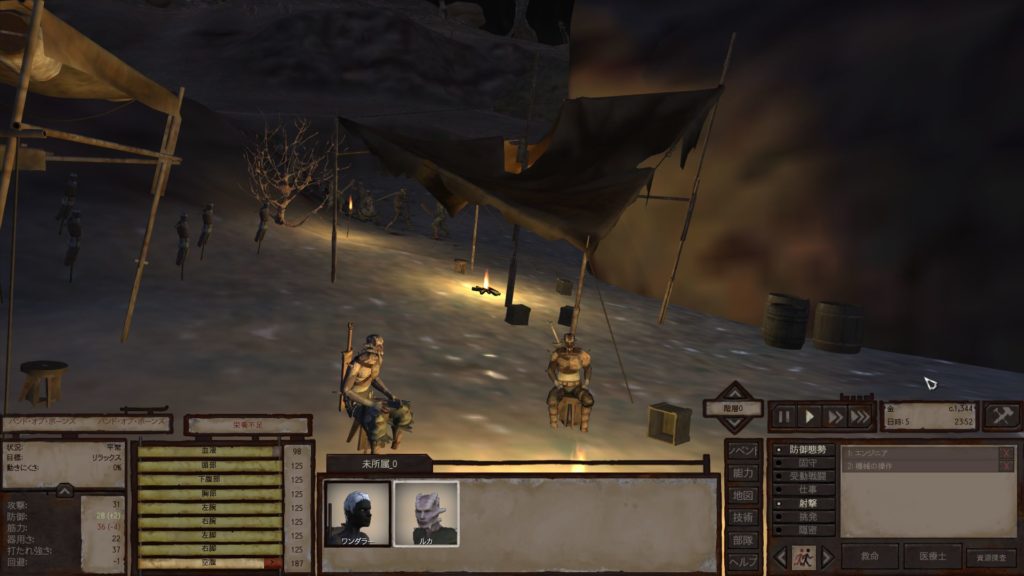Open the 技術 tech panel
The height and width of the screenshot is (576, 1024).
743,517
